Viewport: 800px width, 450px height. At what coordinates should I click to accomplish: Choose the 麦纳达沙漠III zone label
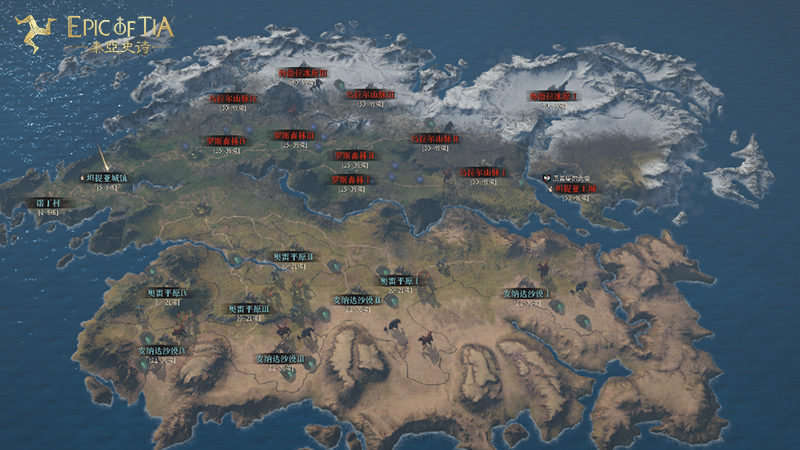coord(287,358)
